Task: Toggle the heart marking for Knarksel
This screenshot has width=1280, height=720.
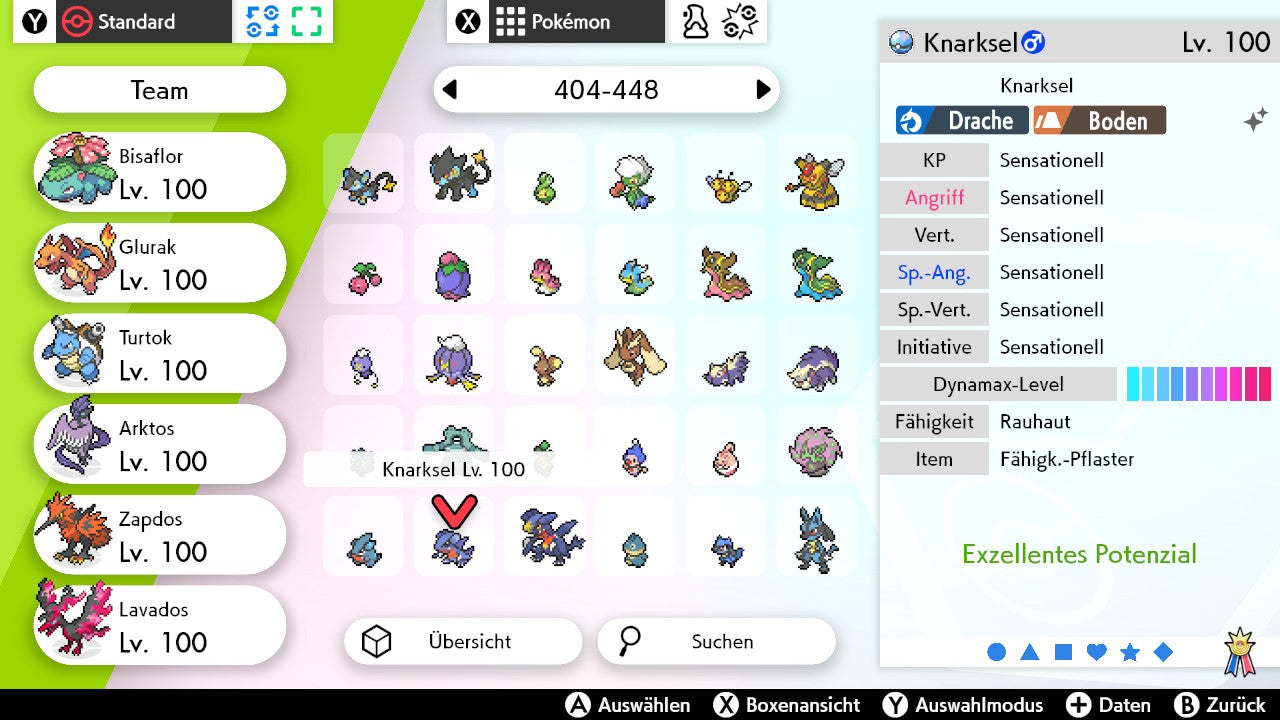Action: click(x=1096, y=651)
